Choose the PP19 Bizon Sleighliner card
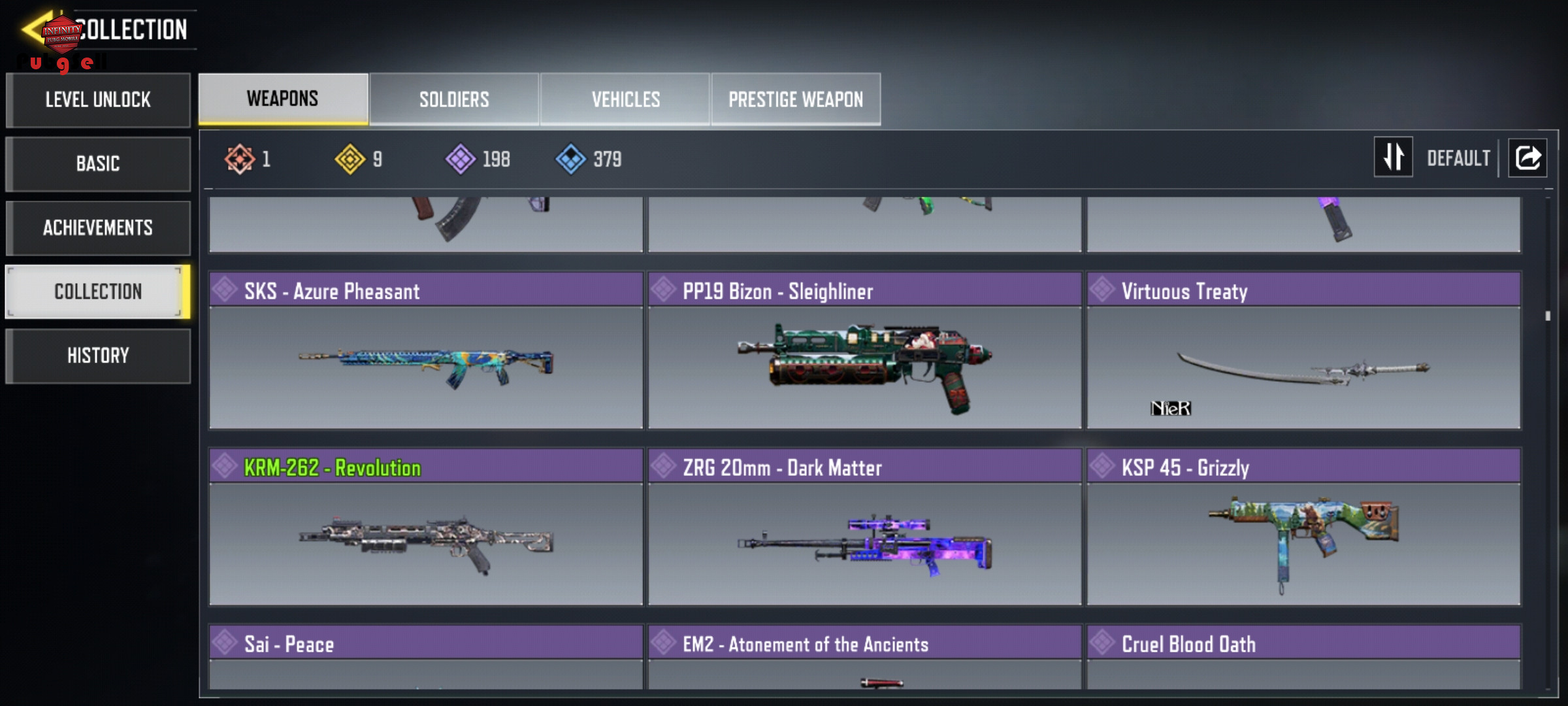Image resolution: width=1568 pixels, height=706 pixels. pos(864,351)
